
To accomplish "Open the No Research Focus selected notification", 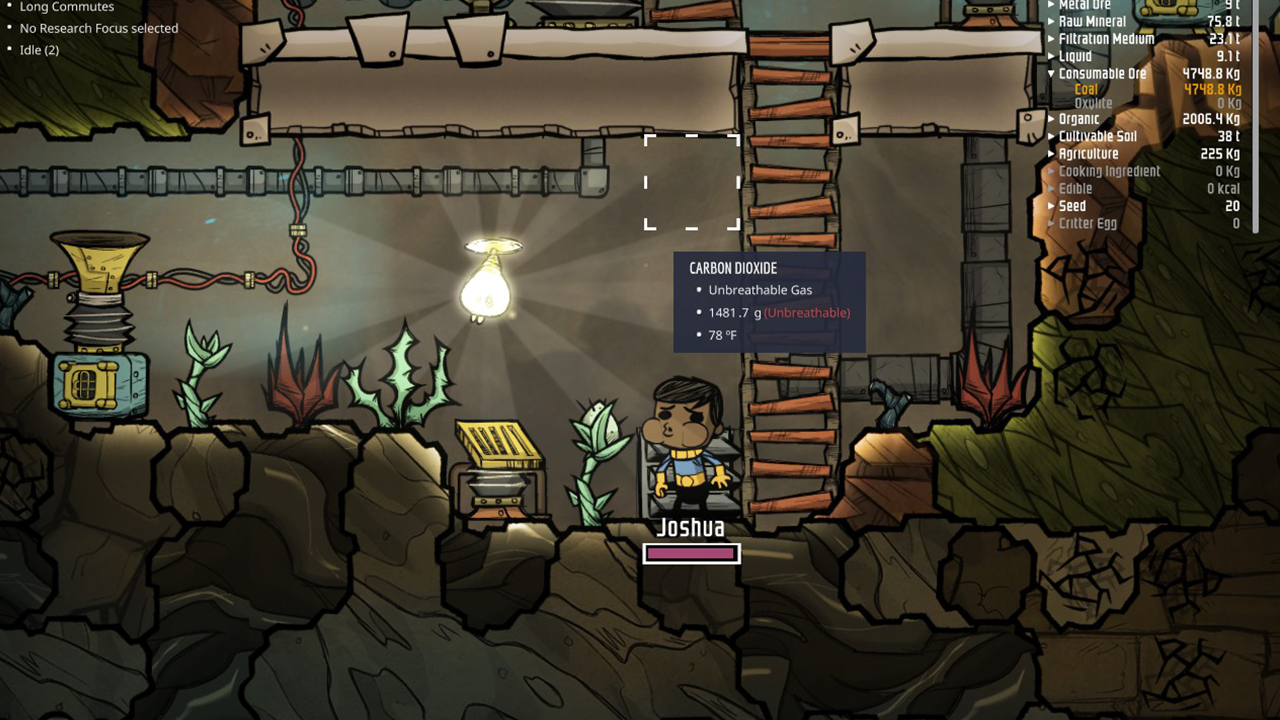I will pyautogui.click(x=100, y=28).
